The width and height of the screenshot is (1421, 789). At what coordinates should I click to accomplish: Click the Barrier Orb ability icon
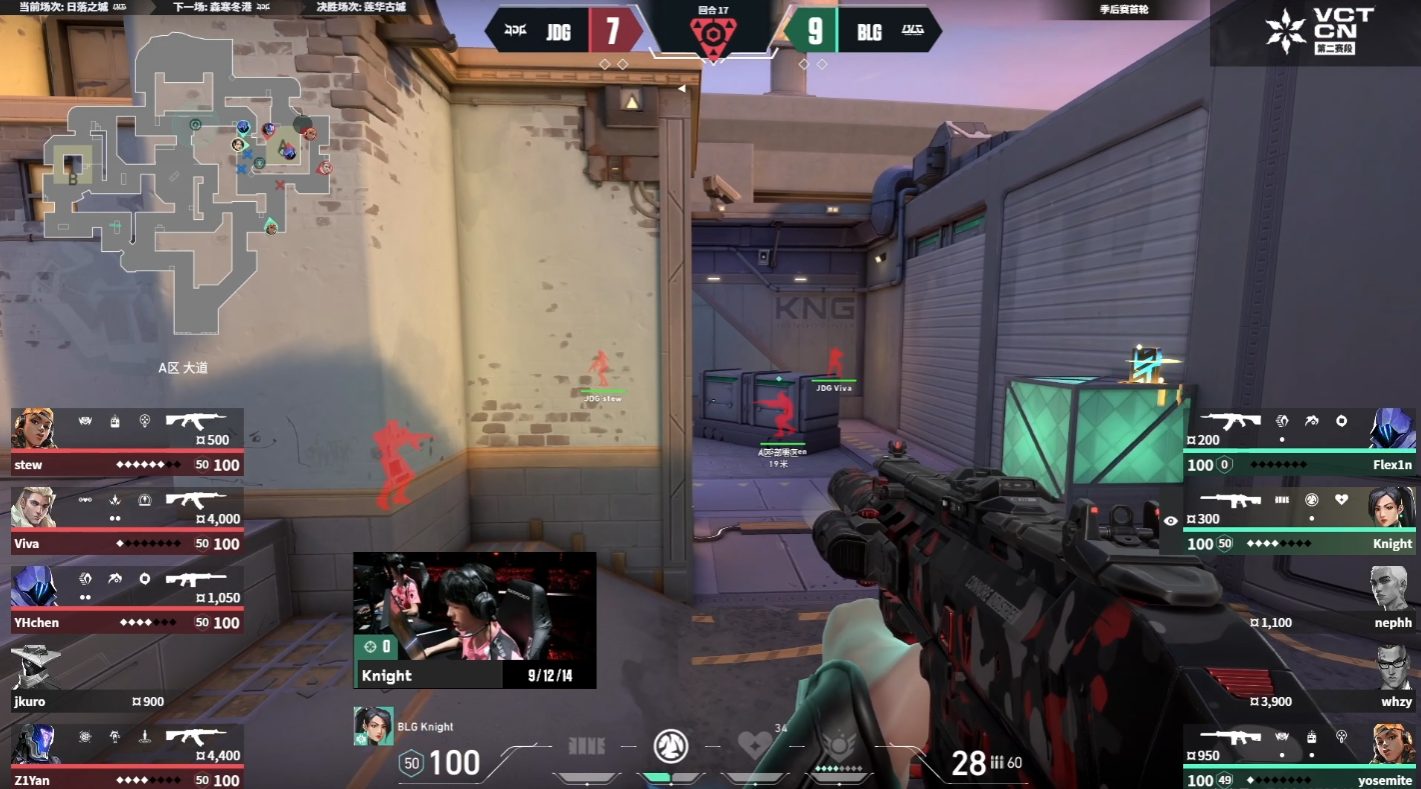(587, 746)
